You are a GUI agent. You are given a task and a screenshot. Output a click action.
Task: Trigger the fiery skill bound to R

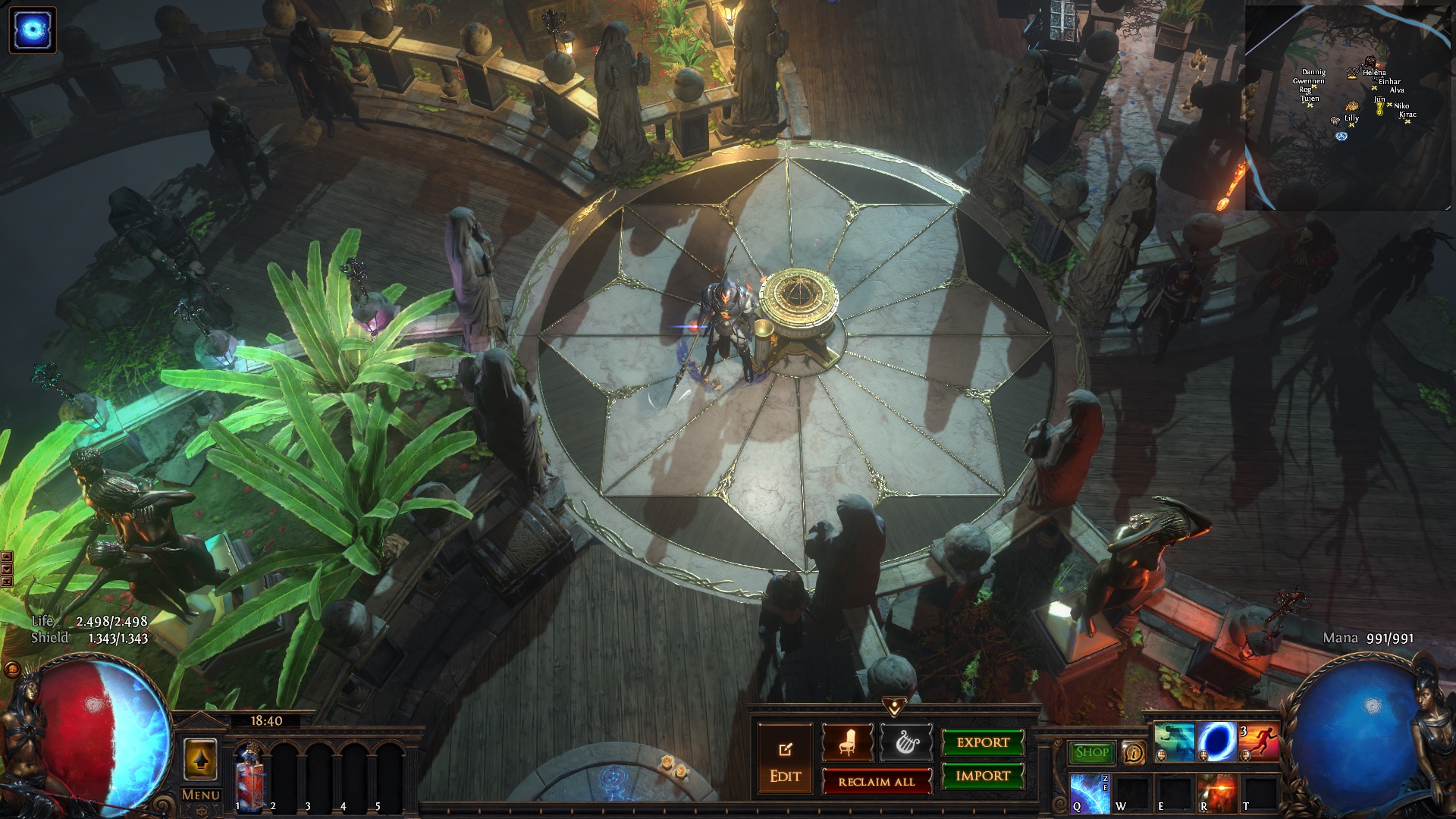coord(1216,792)
